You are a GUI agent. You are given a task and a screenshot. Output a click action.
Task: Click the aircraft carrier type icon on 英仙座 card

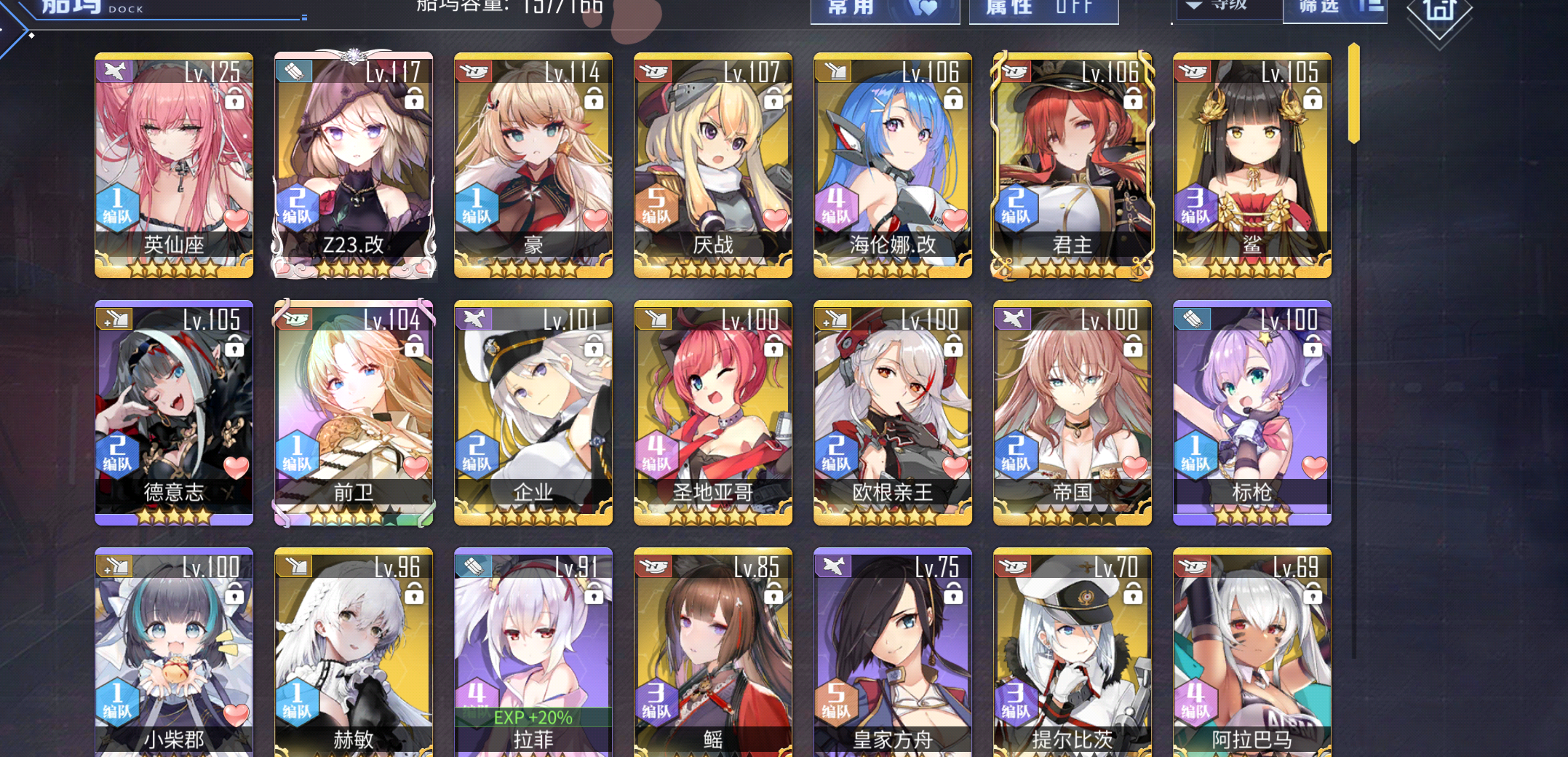114,71
